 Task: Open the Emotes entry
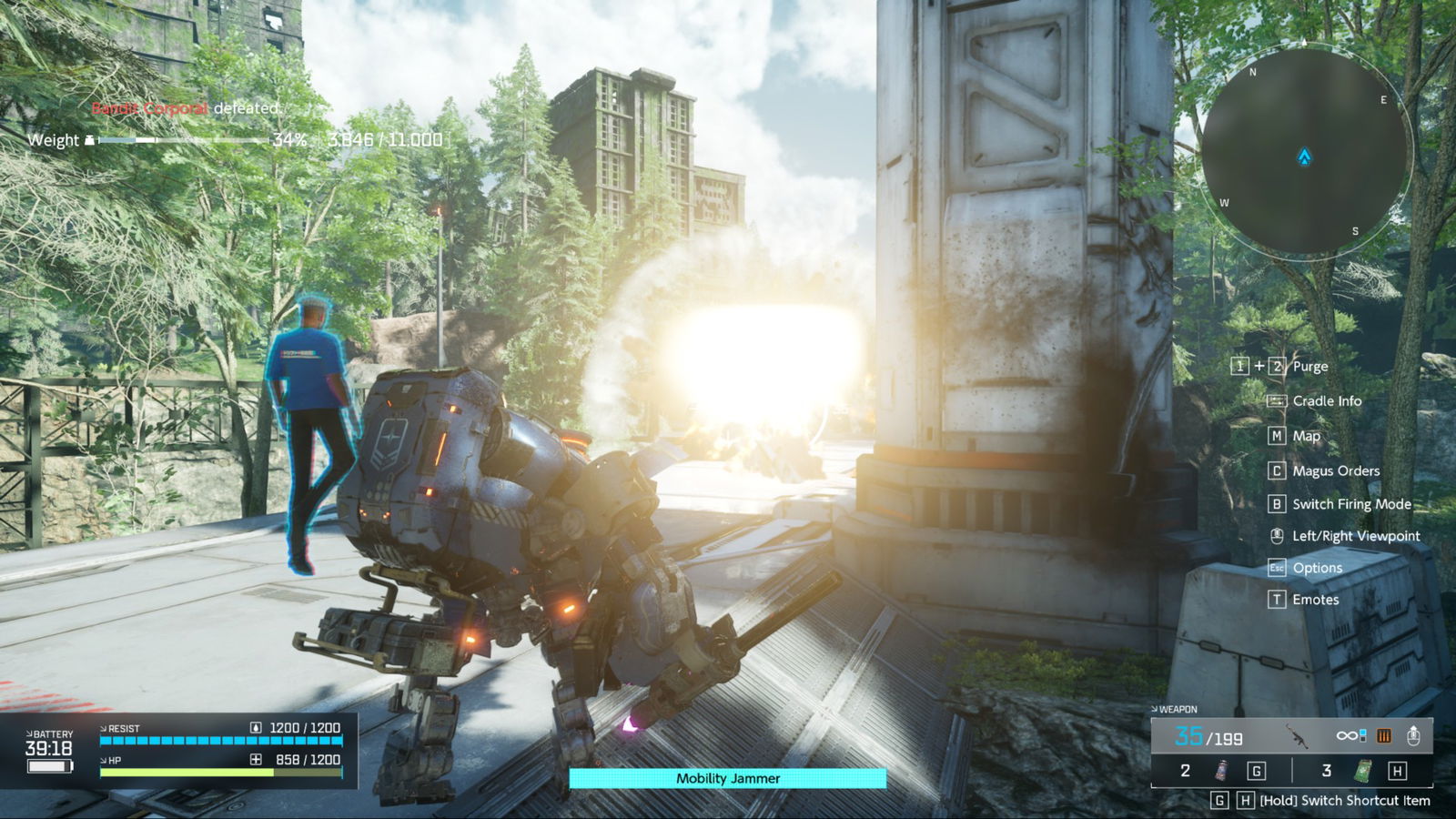(x=1315, y=600)
